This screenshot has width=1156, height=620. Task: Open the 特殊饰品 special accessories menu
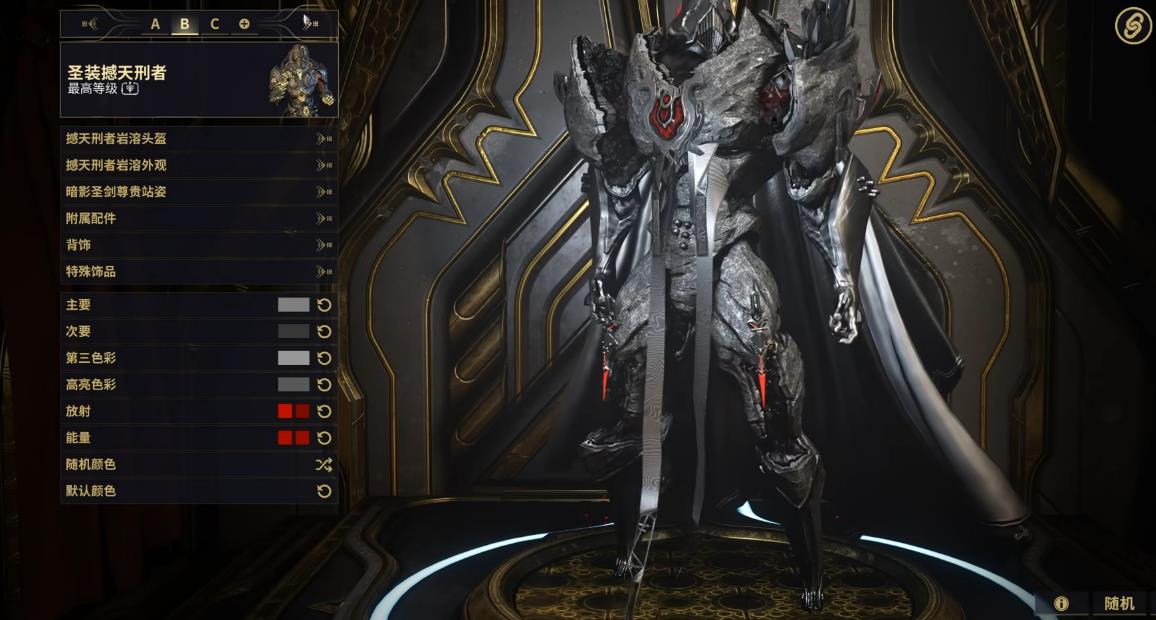click(x=198, y=271)
